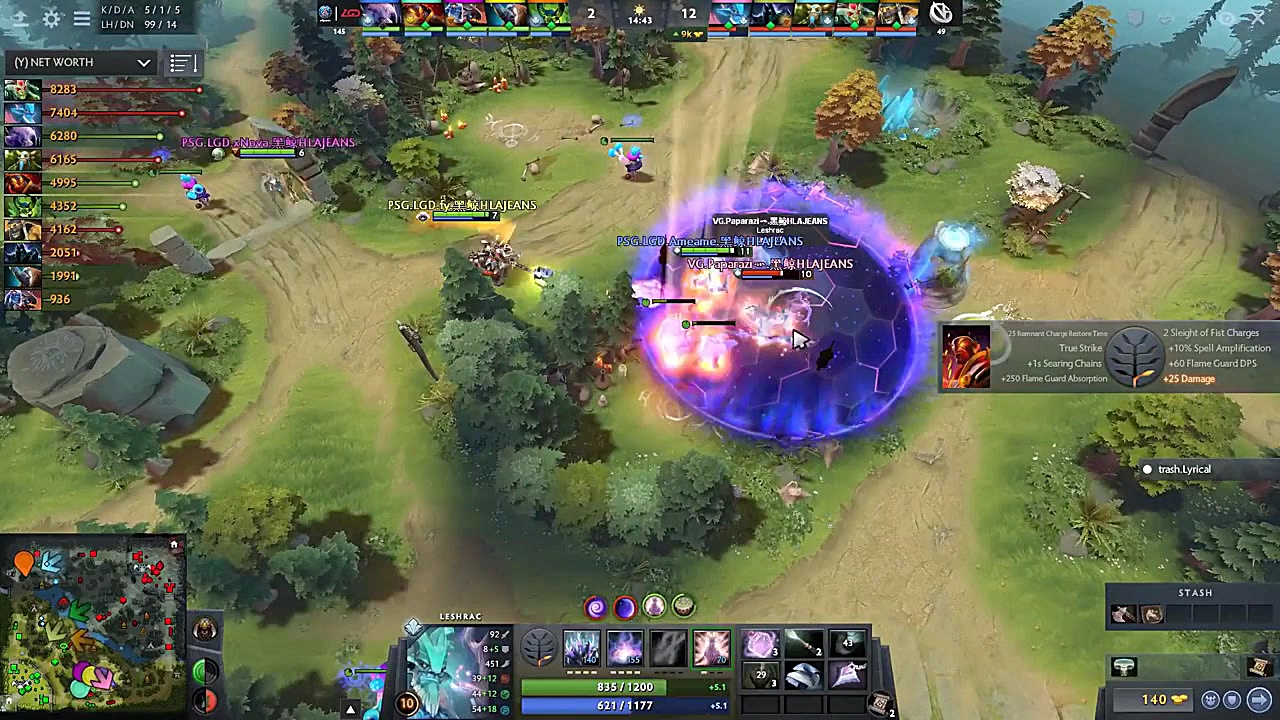Image resolution: width=1280 pixels, height=720 pixels.
Task: Select the axe item in the Stash
Action: (x=1123, y=613)
